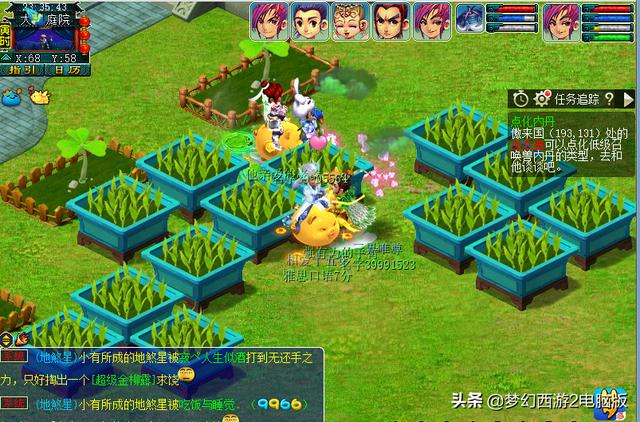Click the clock icon in quest tracker
640x422 pixels.
[x=521, y=98]
